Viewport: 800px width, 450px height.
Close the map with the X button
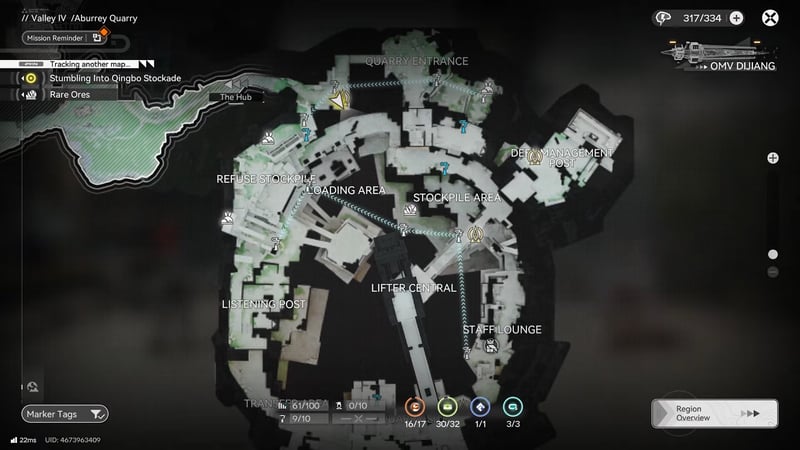(771, 17)
